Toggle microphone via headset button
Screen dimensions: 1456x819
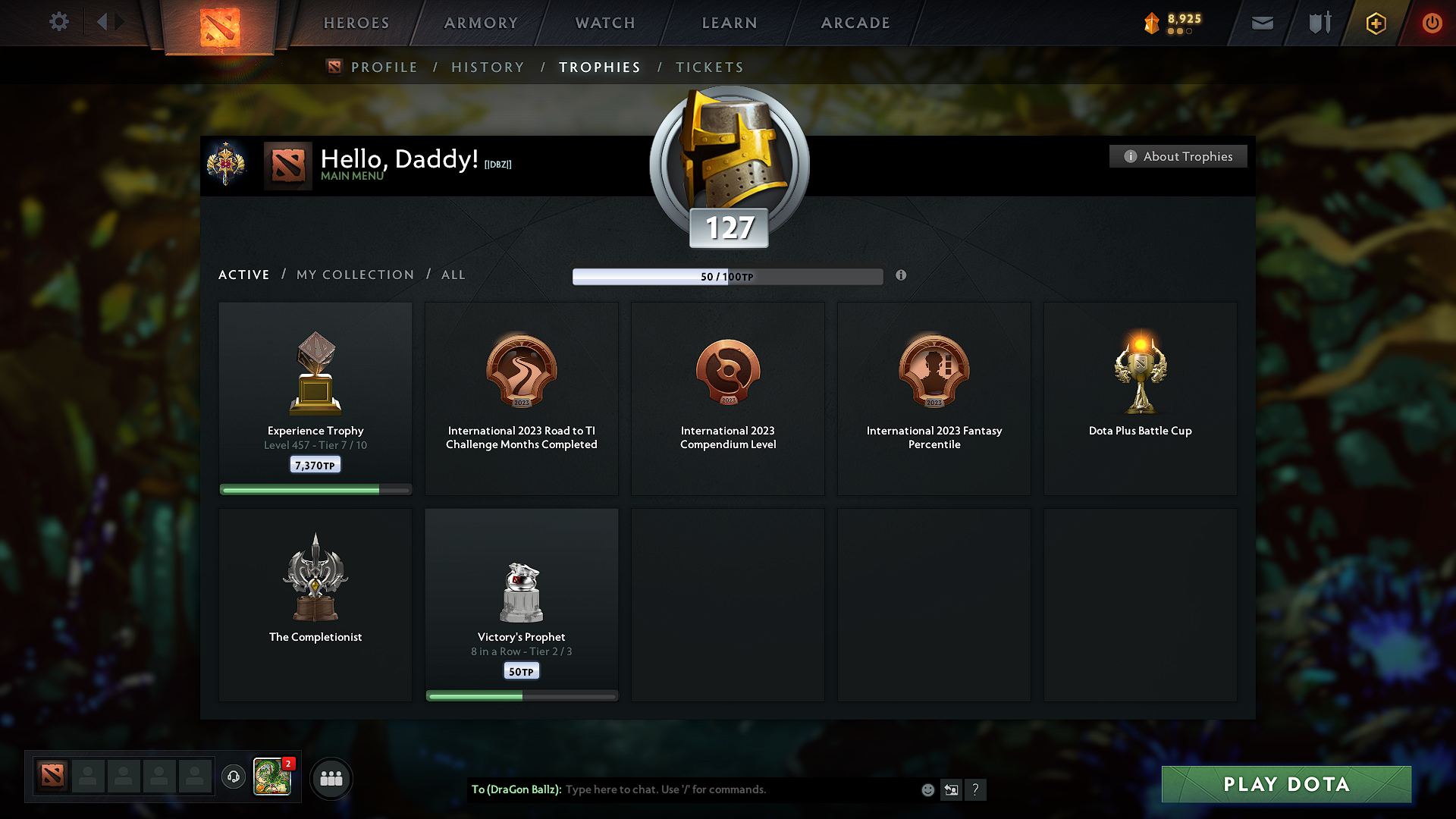233,777
